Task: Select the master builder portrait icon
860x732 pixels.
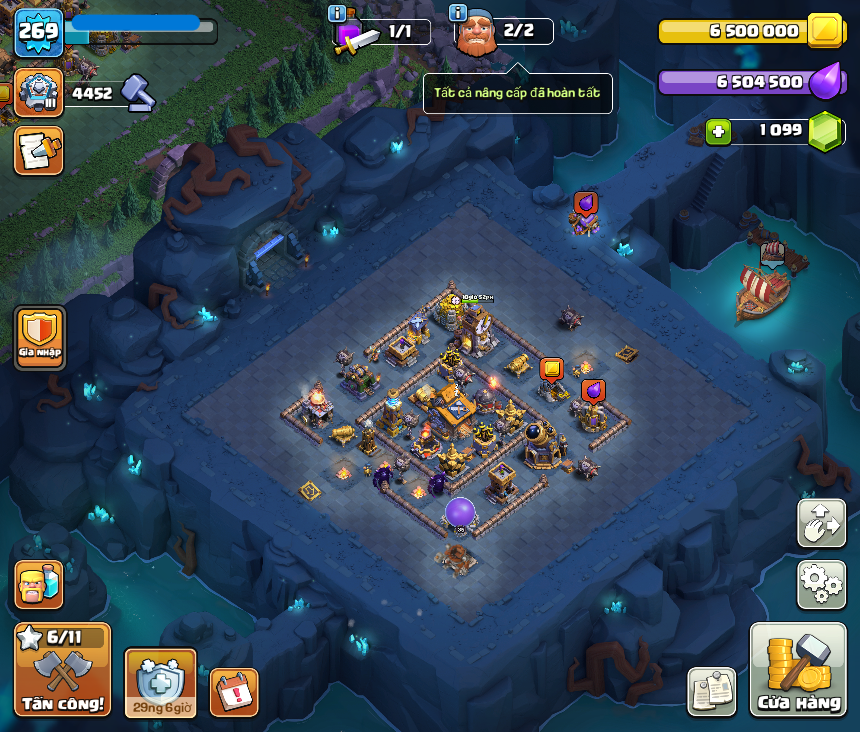Action: click(x=476, y=33)
